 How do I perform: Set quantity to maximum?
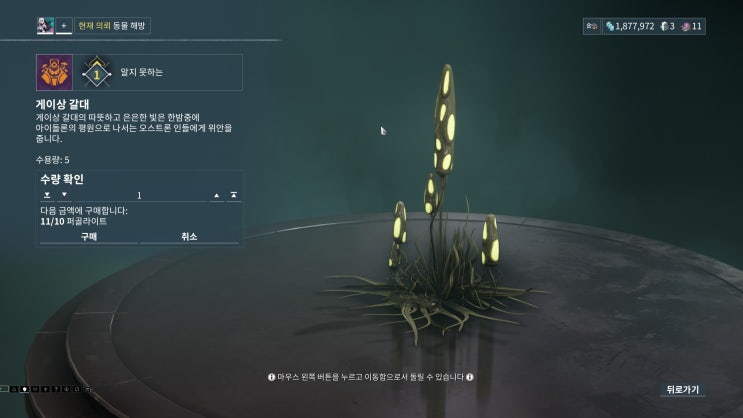(233, 195)
